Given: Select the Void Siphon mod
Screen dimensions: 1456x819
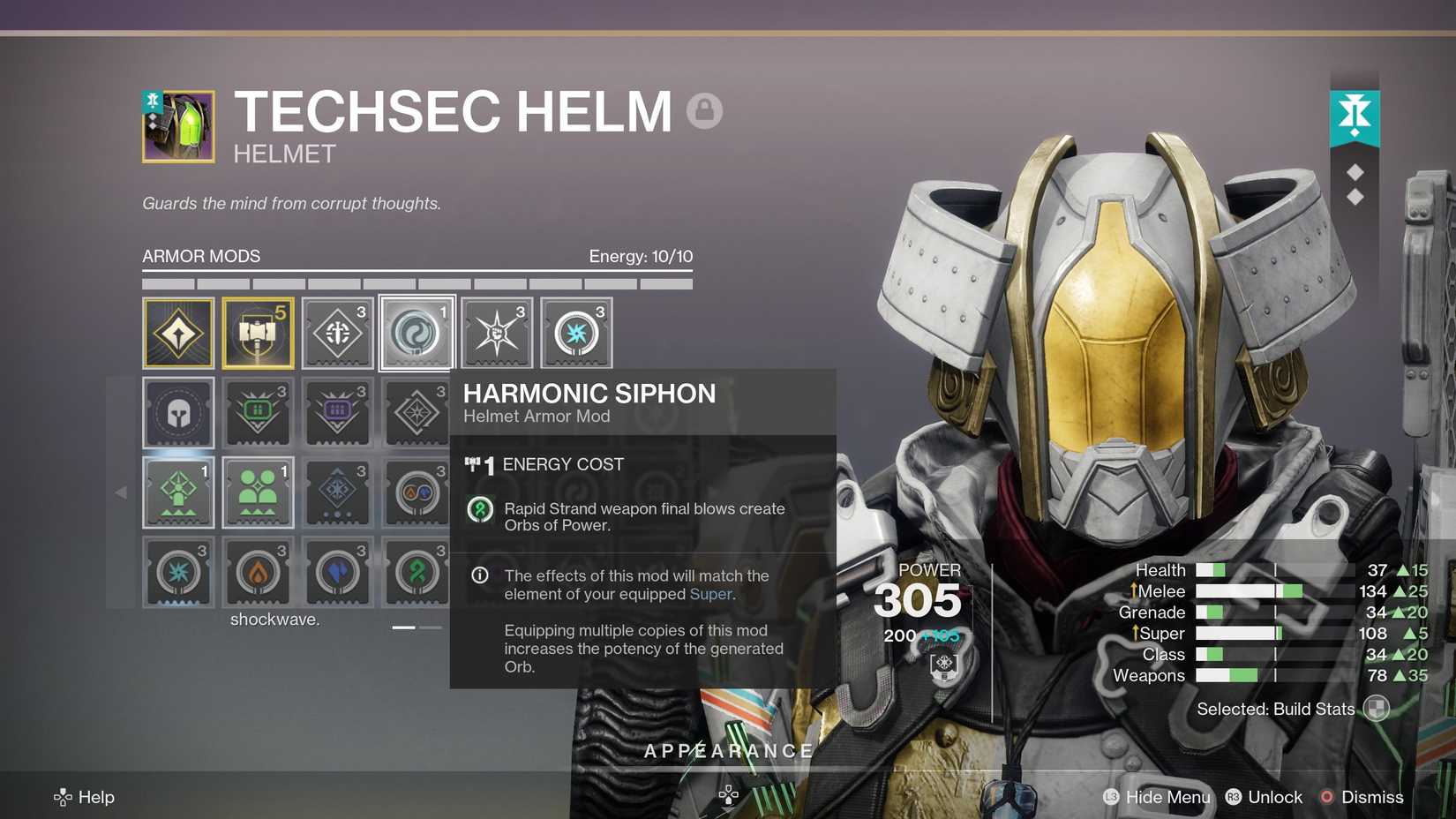Looking at the screenshot, I should point(338,572).
